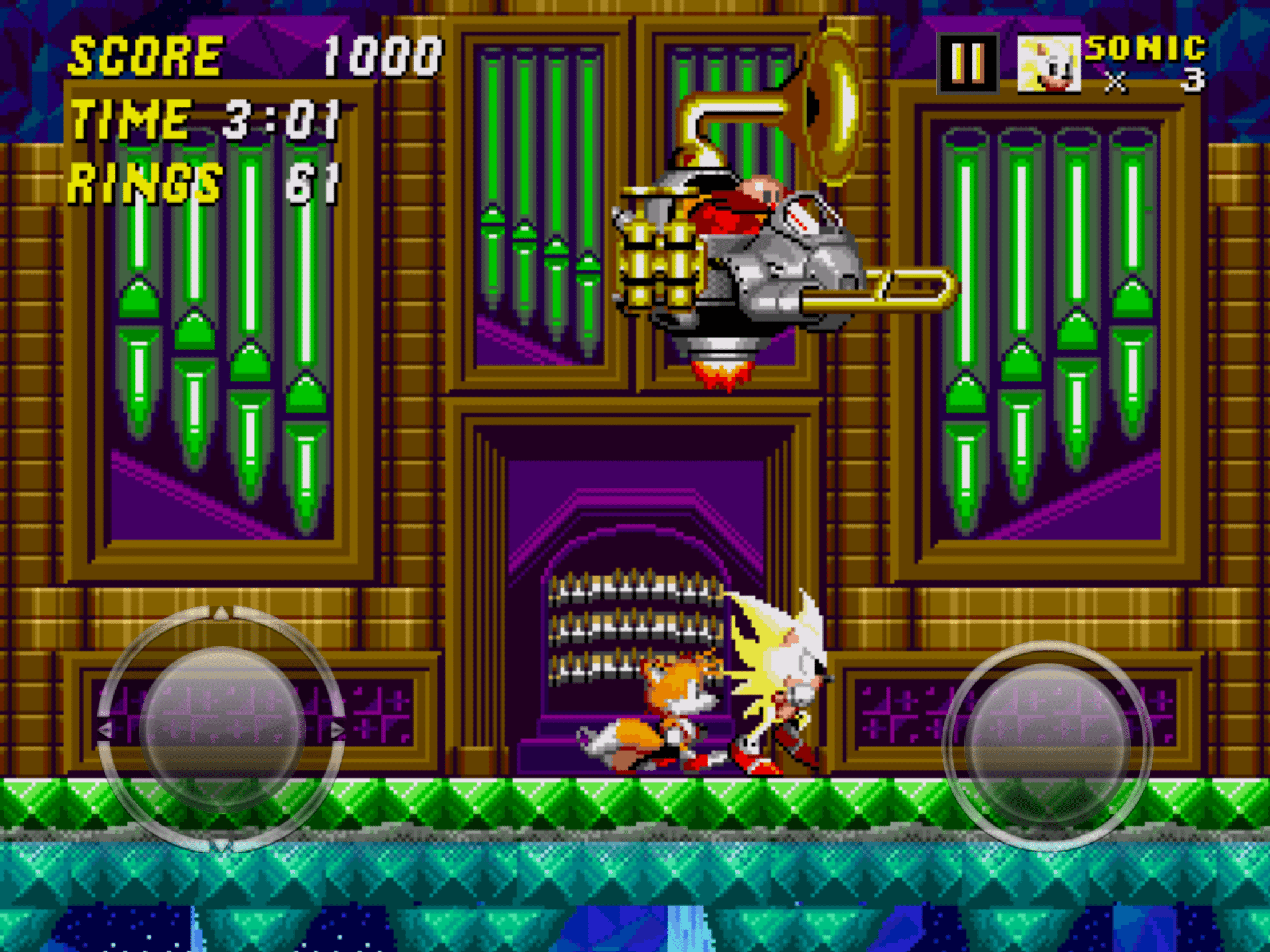Pause the game with the pause button
Viewport: 1270px width, 952px height.
(967, 63)
